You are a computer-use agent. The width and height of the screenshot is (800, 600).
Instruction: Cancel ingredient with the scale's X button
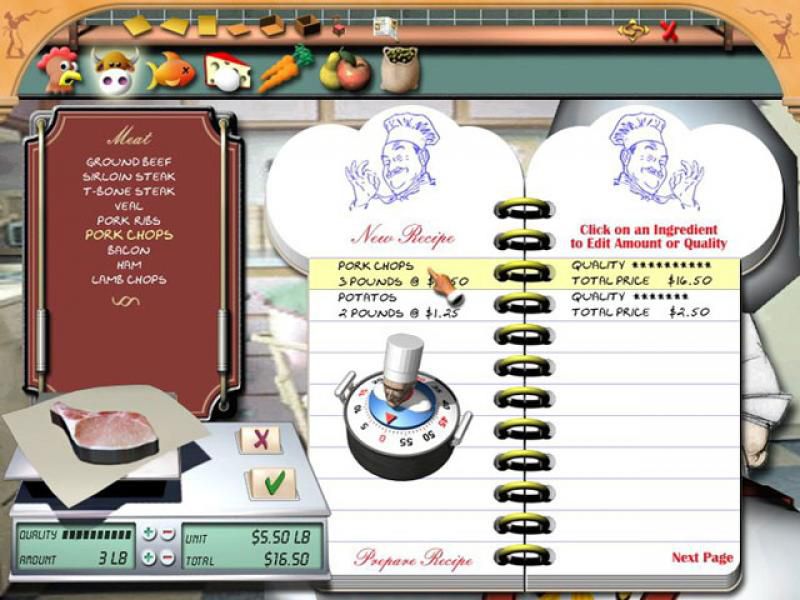click(261, 438)
